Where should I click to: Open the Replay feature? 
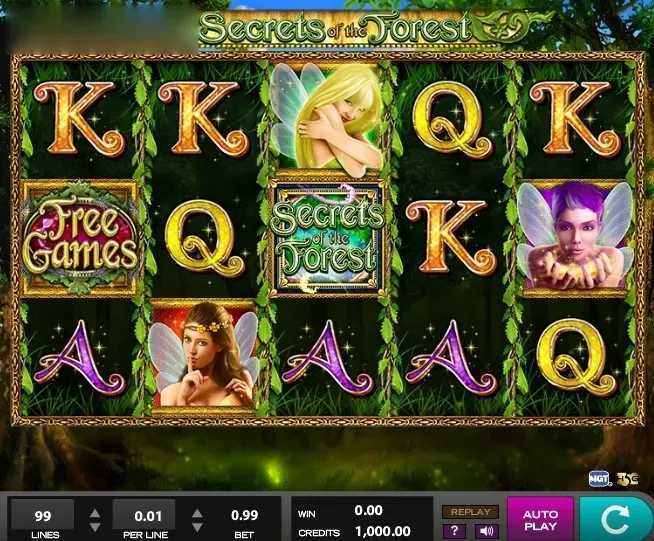469,512
